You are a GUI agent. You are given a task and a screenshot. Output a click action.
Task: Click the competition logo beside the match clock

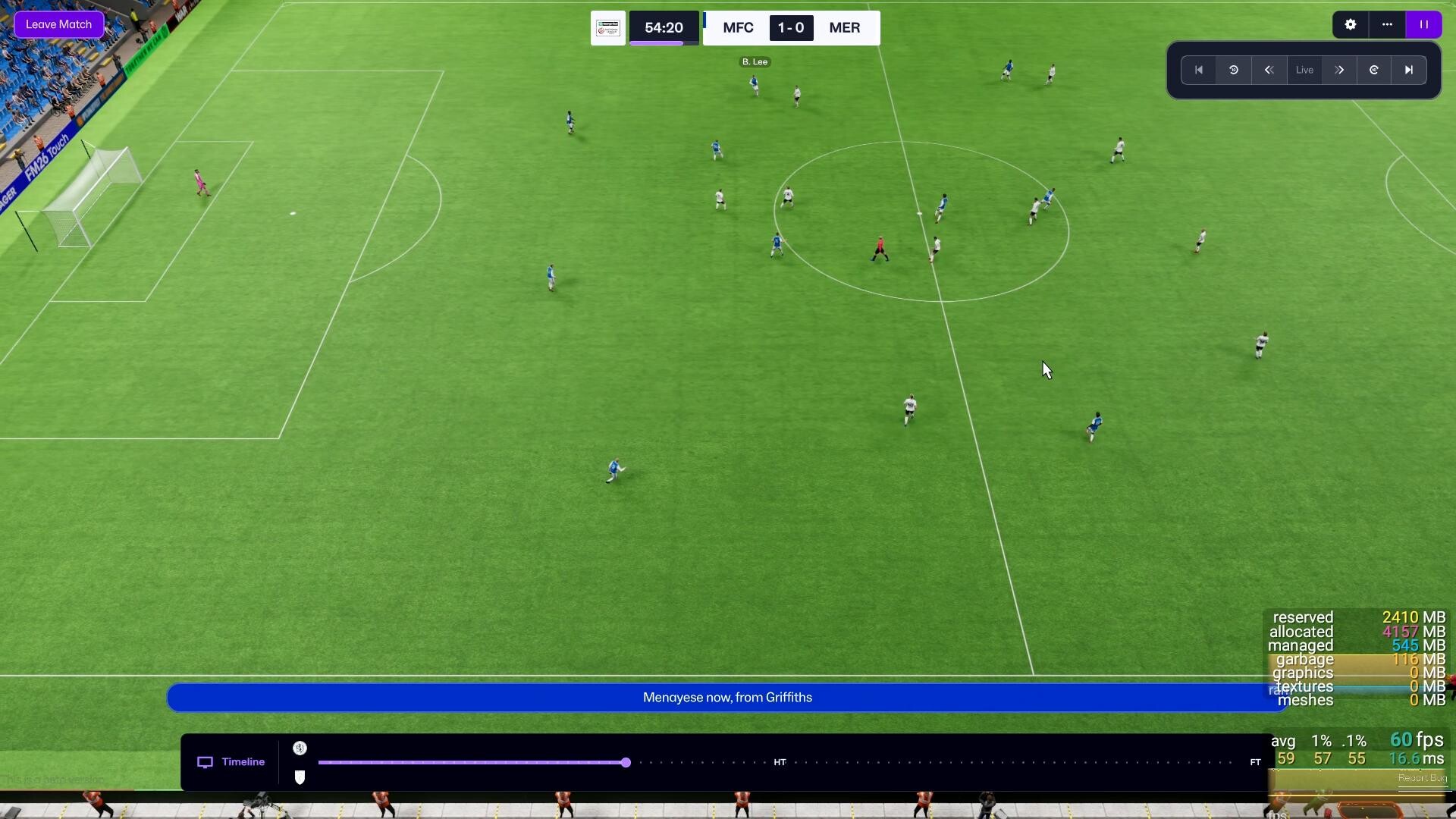(x=608, y=28)
